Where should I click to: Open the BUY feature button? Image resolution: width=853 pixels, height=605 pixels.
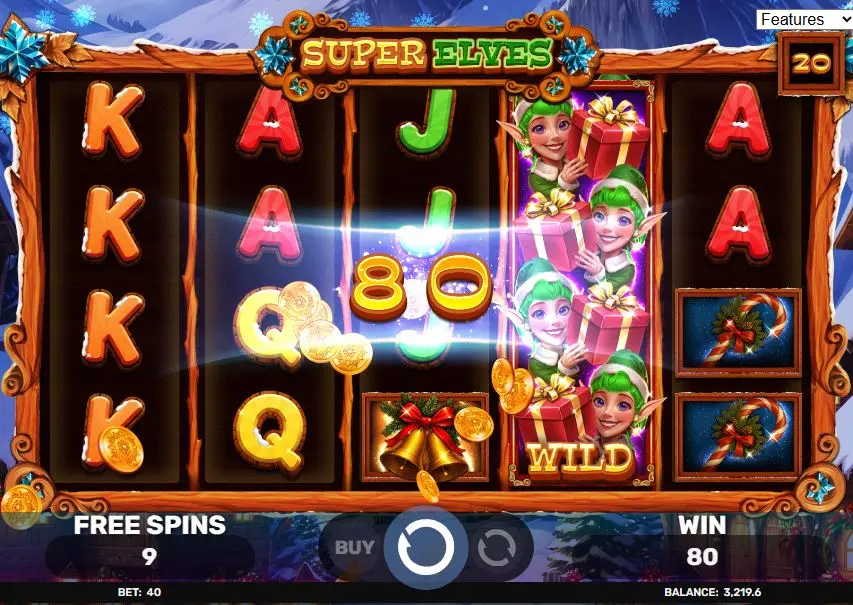coord(354,547)
